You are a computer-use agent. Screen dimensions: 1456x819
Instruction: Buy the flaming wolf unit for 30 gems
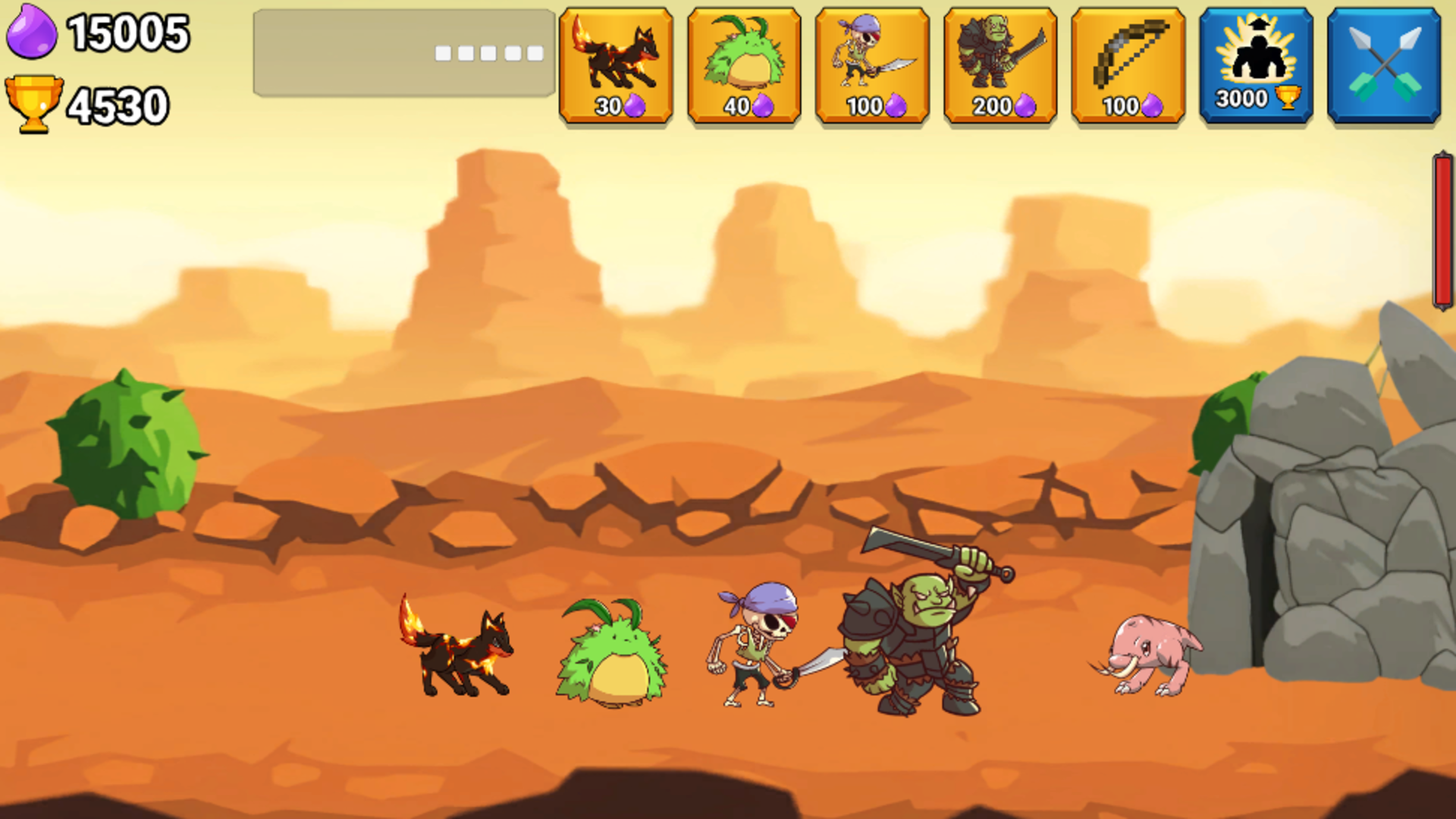tap(616, 64)
